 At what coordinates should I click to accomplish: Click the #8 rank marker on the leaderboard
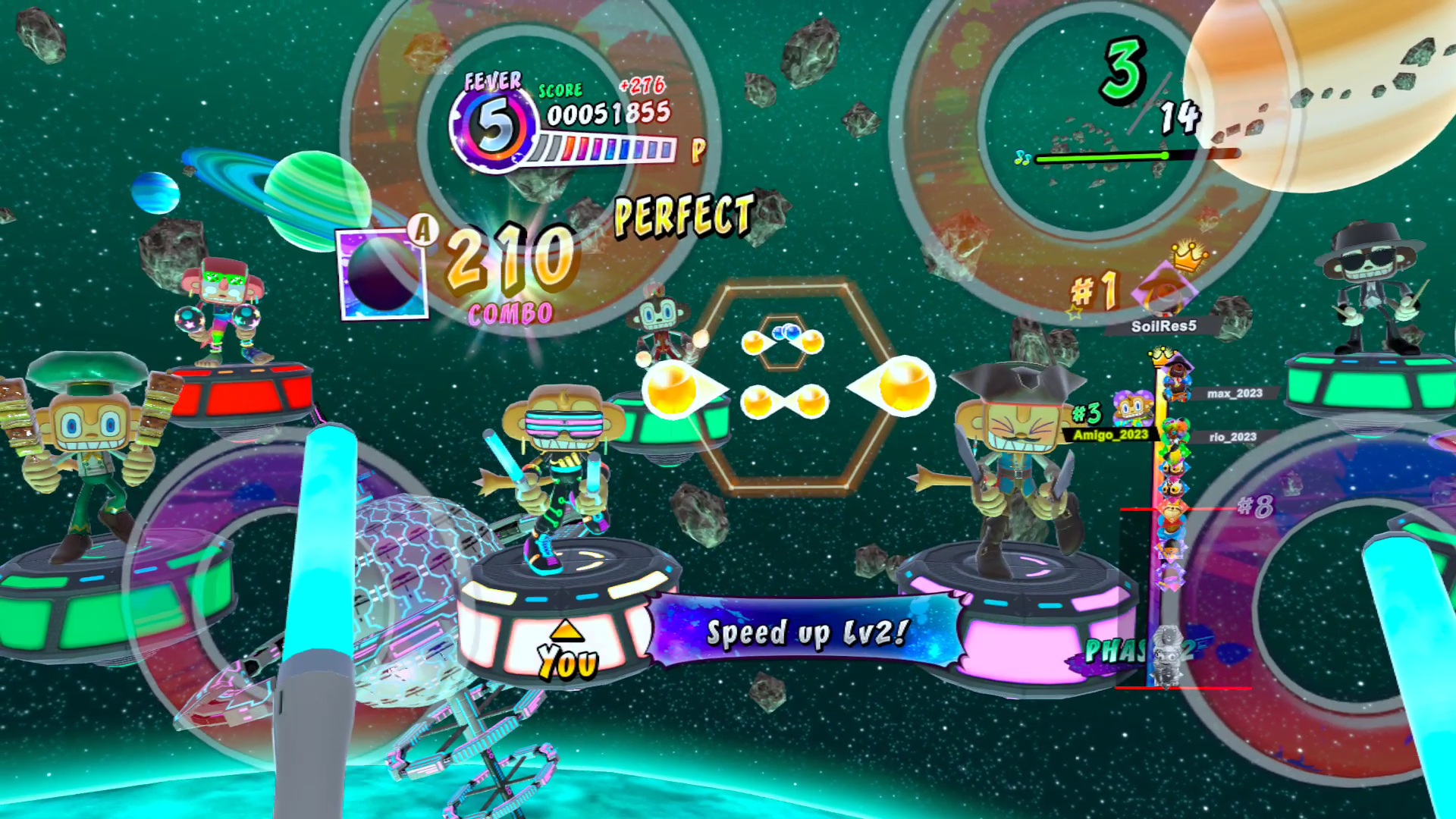point(1256,504)
